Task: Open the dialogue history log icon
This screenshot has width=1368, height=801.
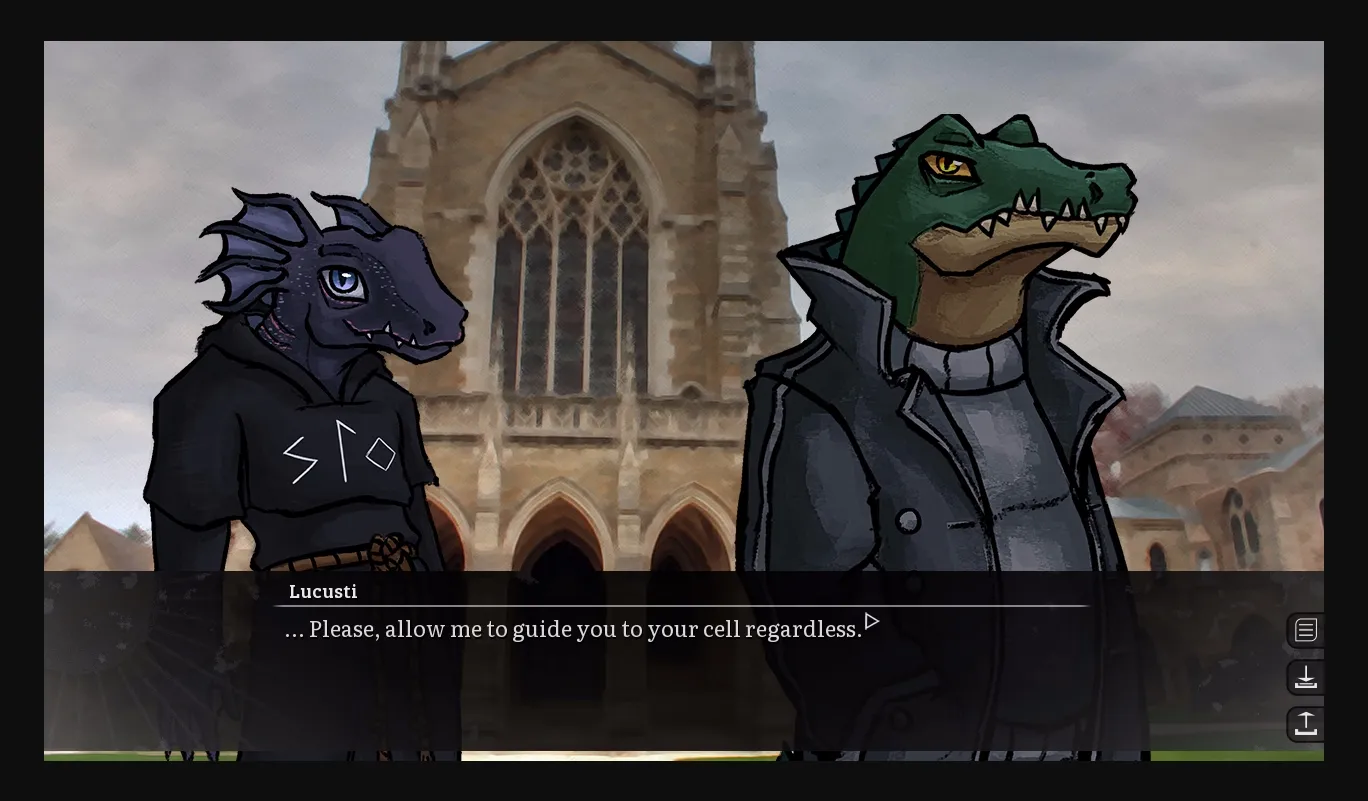Action: (1306, 630)
